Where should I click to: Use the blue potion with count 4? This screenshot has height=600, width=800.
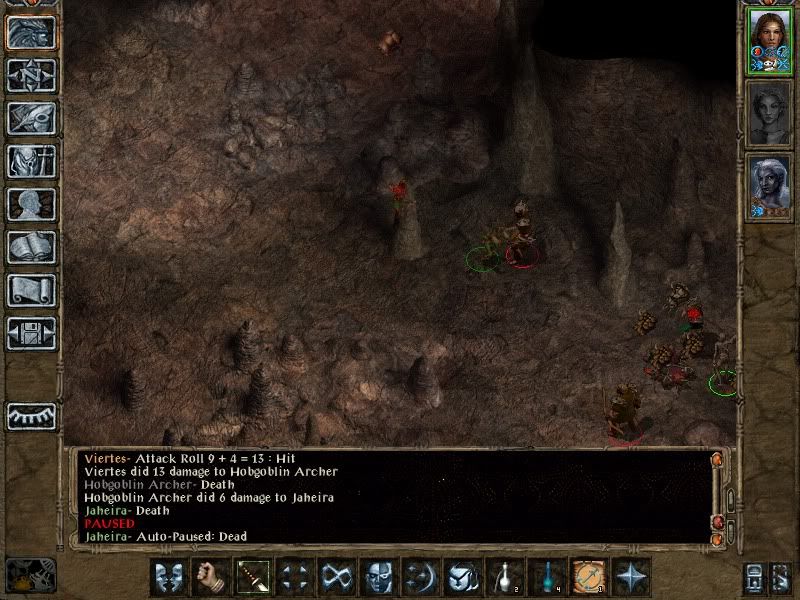(545, 577)
